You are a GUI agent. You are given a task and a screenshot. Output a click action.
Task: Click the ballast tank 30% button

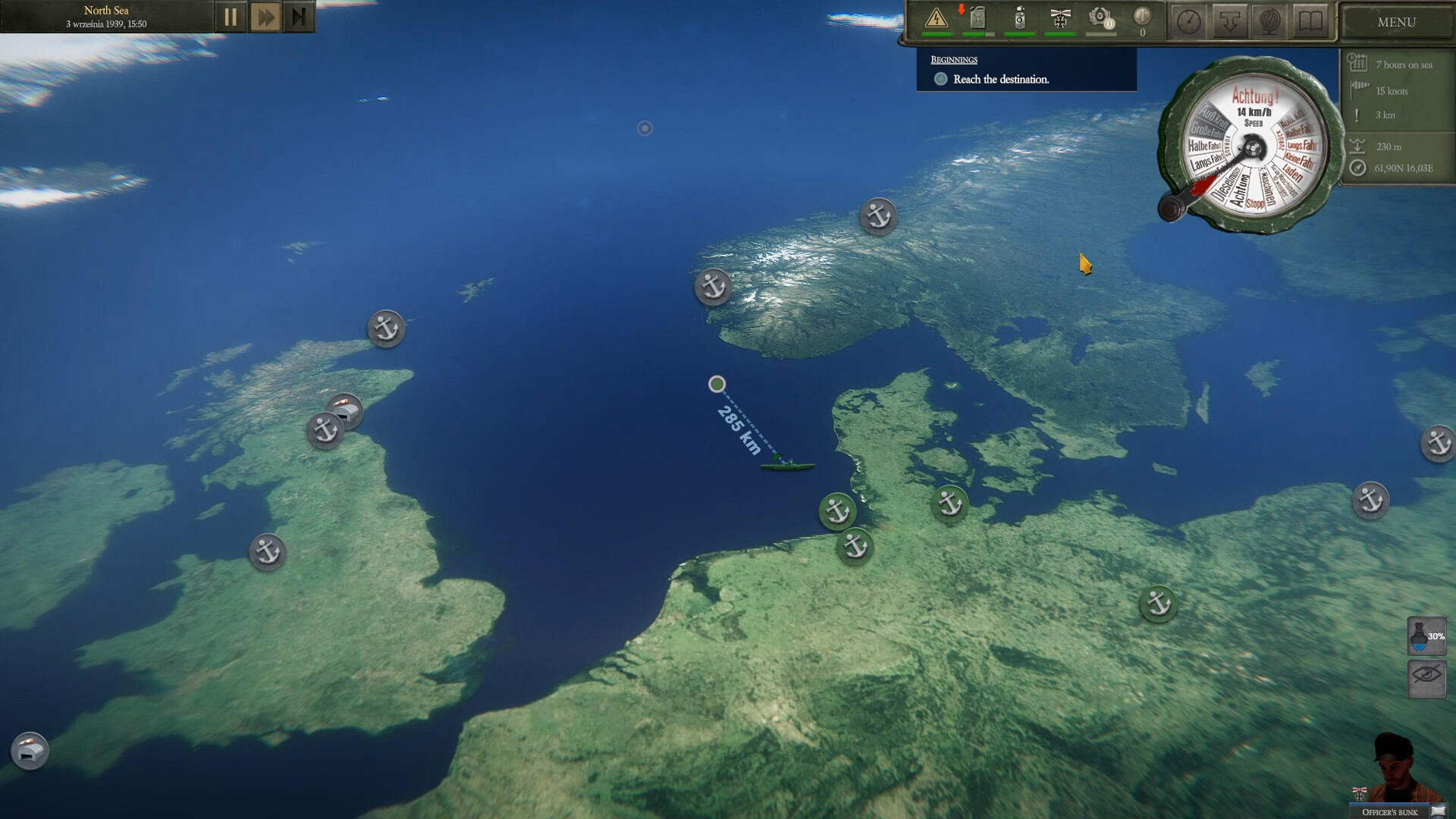point(1426,635)
